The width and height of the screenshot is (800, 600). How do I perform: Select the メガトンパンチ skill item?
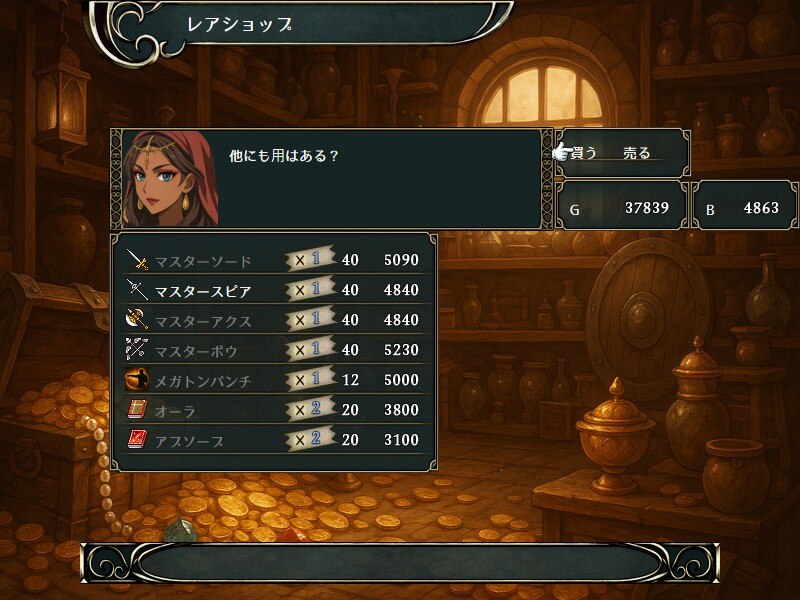click(272, 381)
